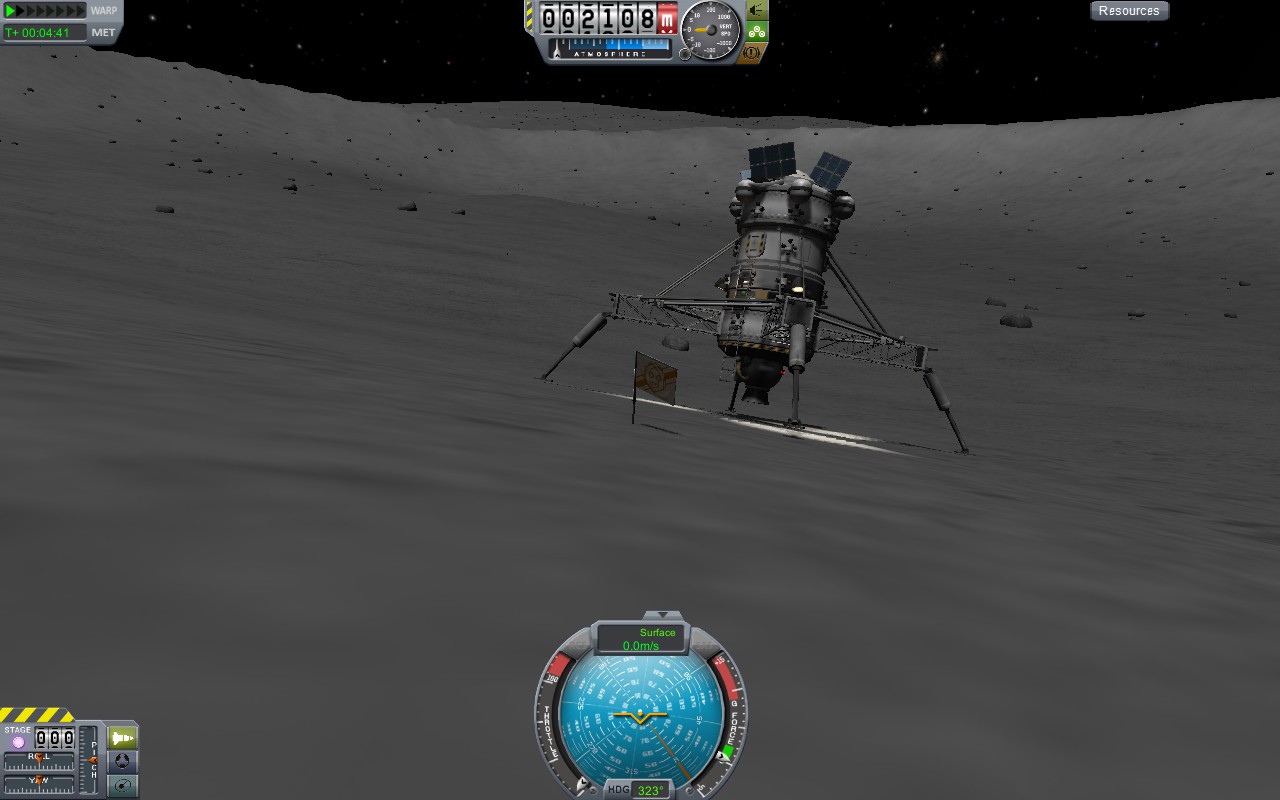The image size is (1280, 800).
Task: Click the green ports icon beside the altimeter
Action: [x=757, y=31]
